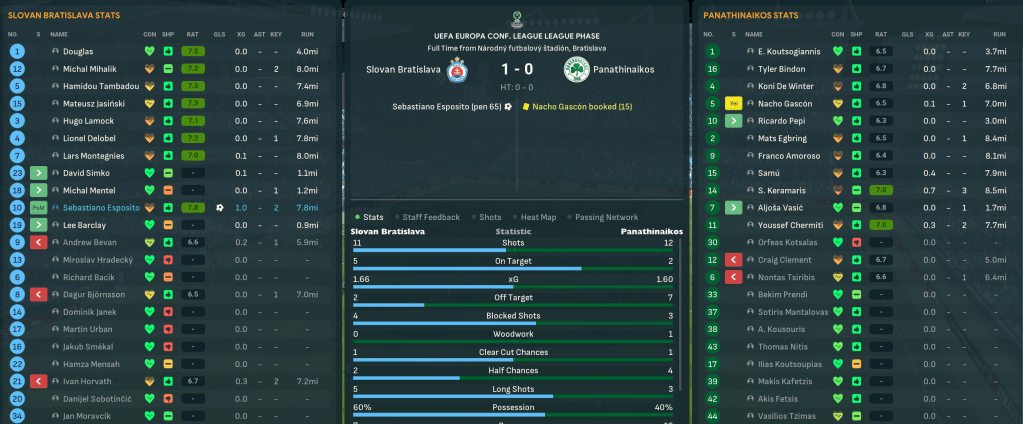View the Passing Network tab
Image resolution: width=1023 pixels, height=424 pixels.
(x=606, y=217)
